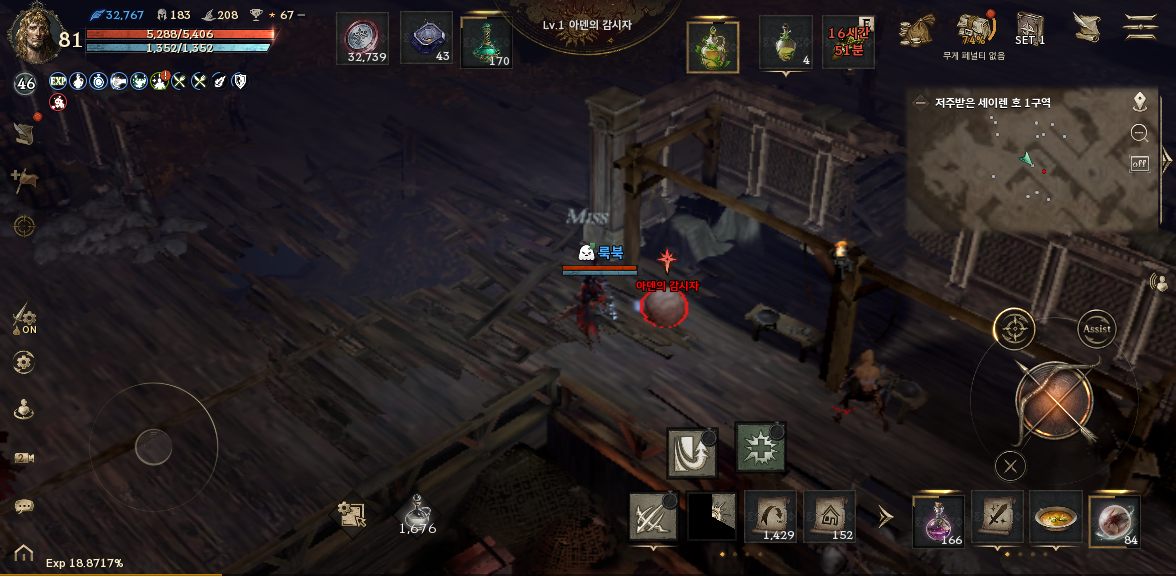Use the home return scroll with 152
This screenshot has width=1176, height=576.
pos(829,517)
